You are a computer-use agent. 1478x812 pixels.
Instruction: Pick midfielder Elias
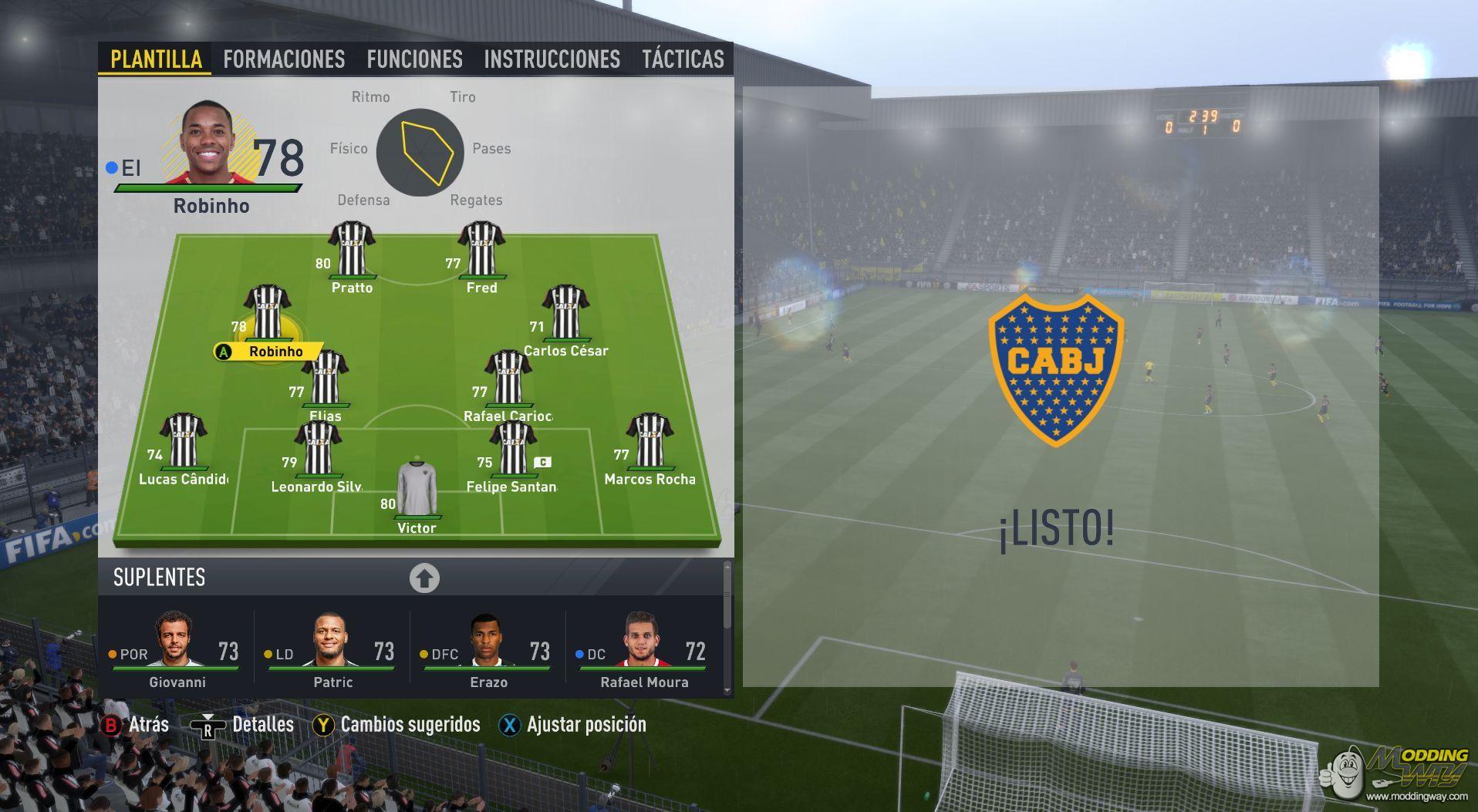click(326, 378)
